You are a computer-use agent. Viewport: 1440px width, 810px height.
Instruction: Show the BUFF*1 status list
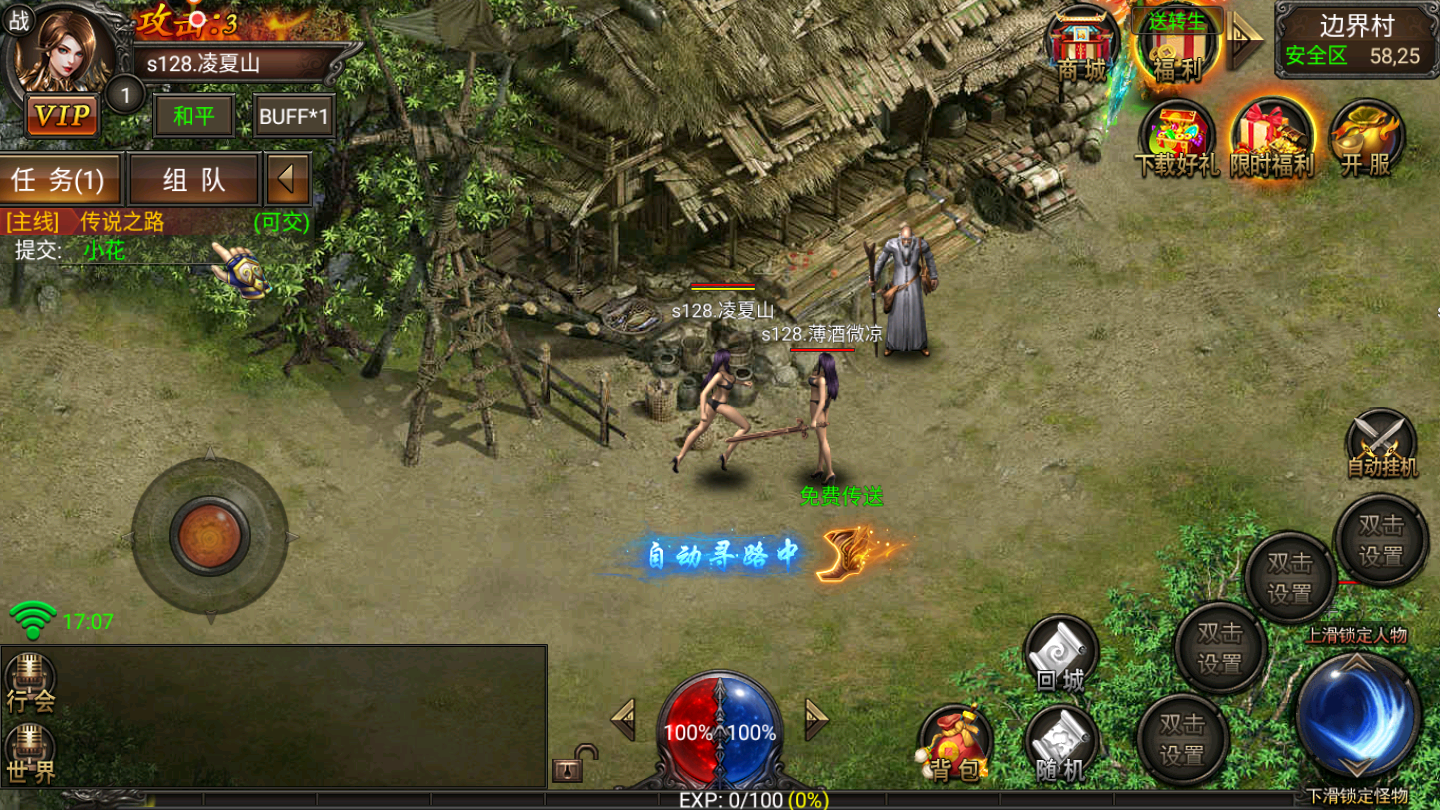click(x=293, y=116)
